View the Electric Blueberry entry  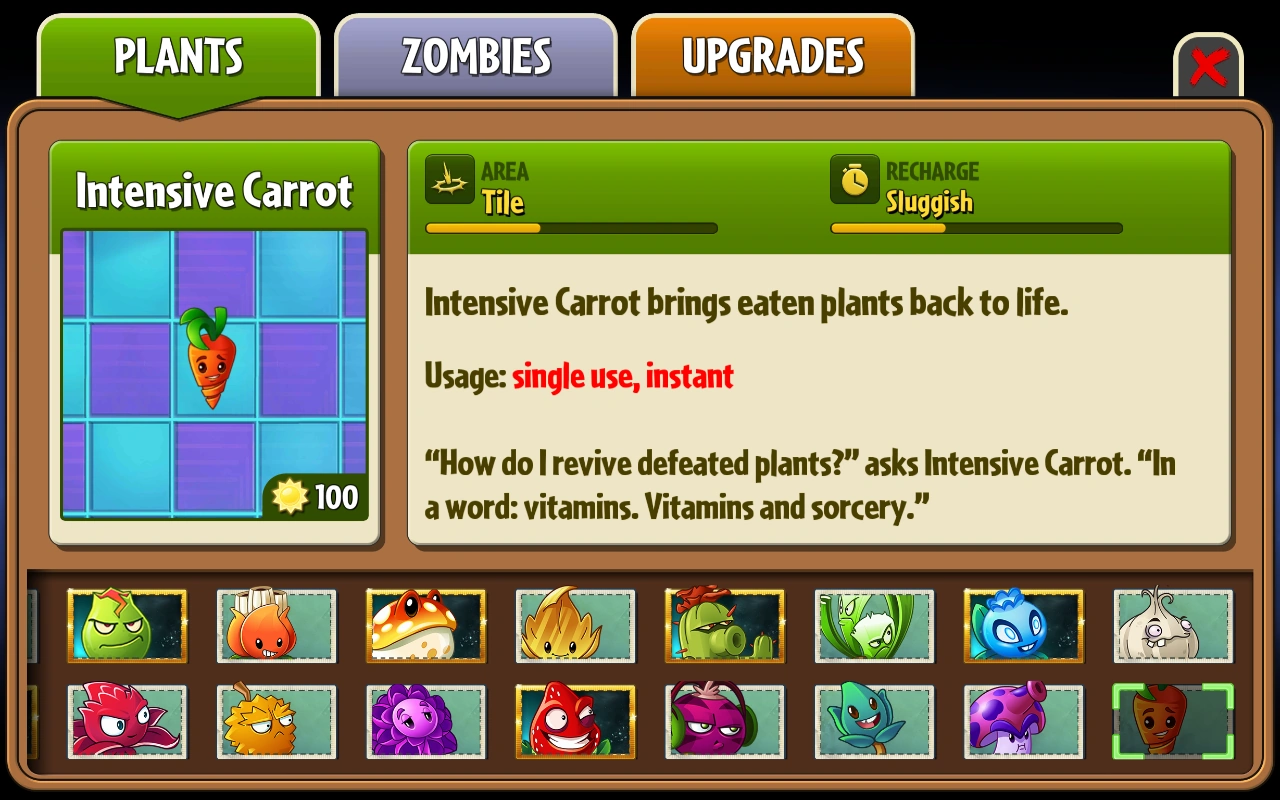click(x=1023, y=627)
